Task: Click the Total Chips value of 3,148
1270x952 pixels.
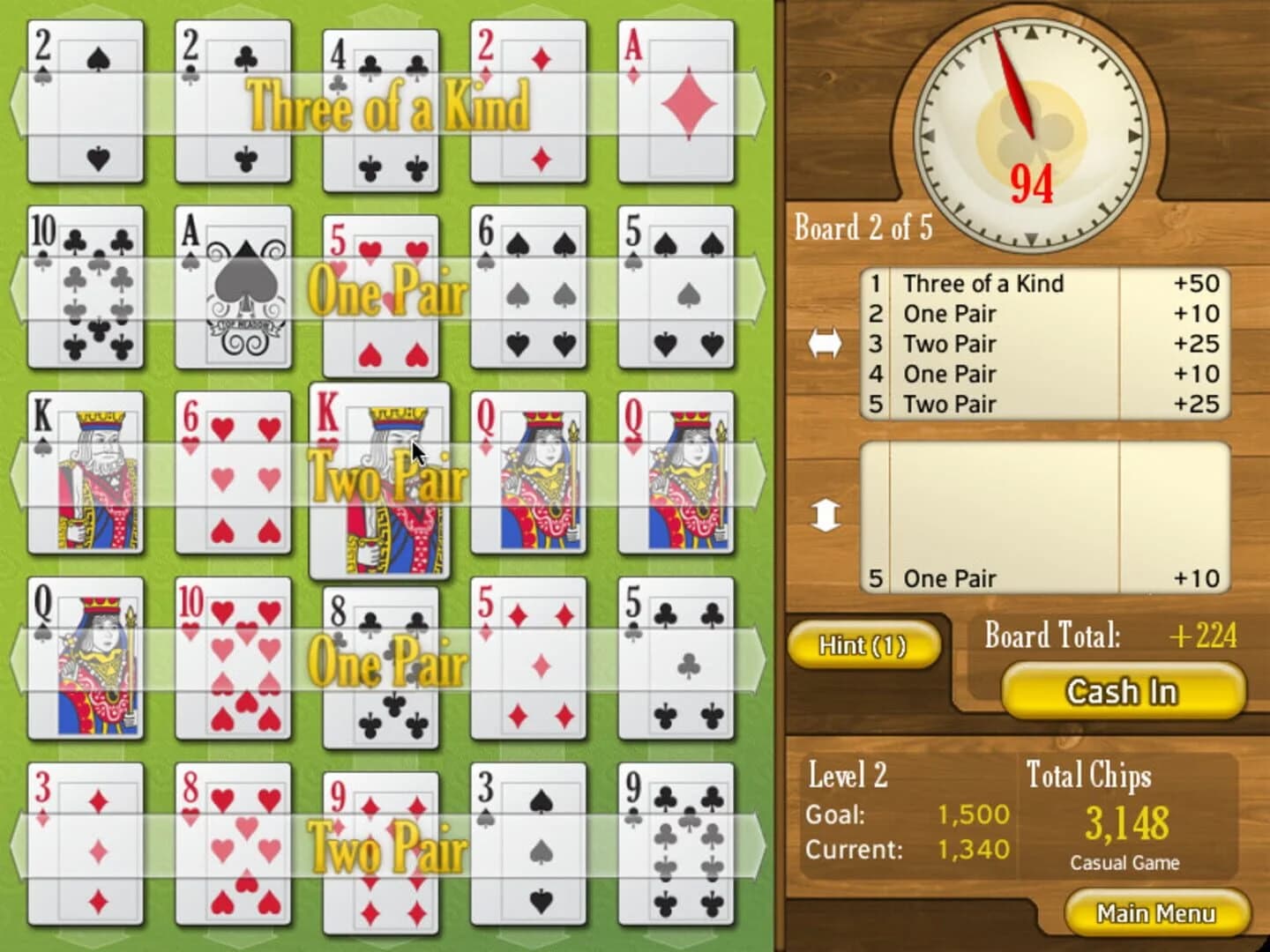Action: coord(1124,823)
